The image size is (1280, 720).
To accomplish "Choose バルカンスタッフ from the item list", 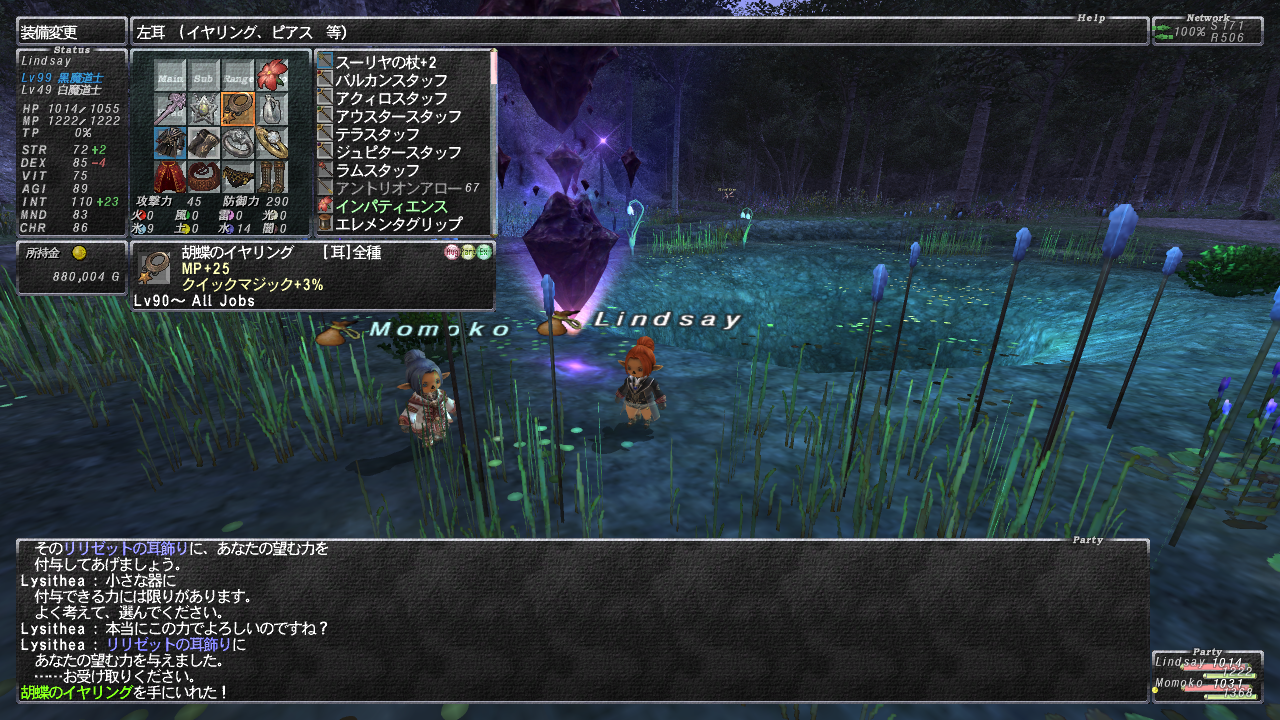I will 391,80.
